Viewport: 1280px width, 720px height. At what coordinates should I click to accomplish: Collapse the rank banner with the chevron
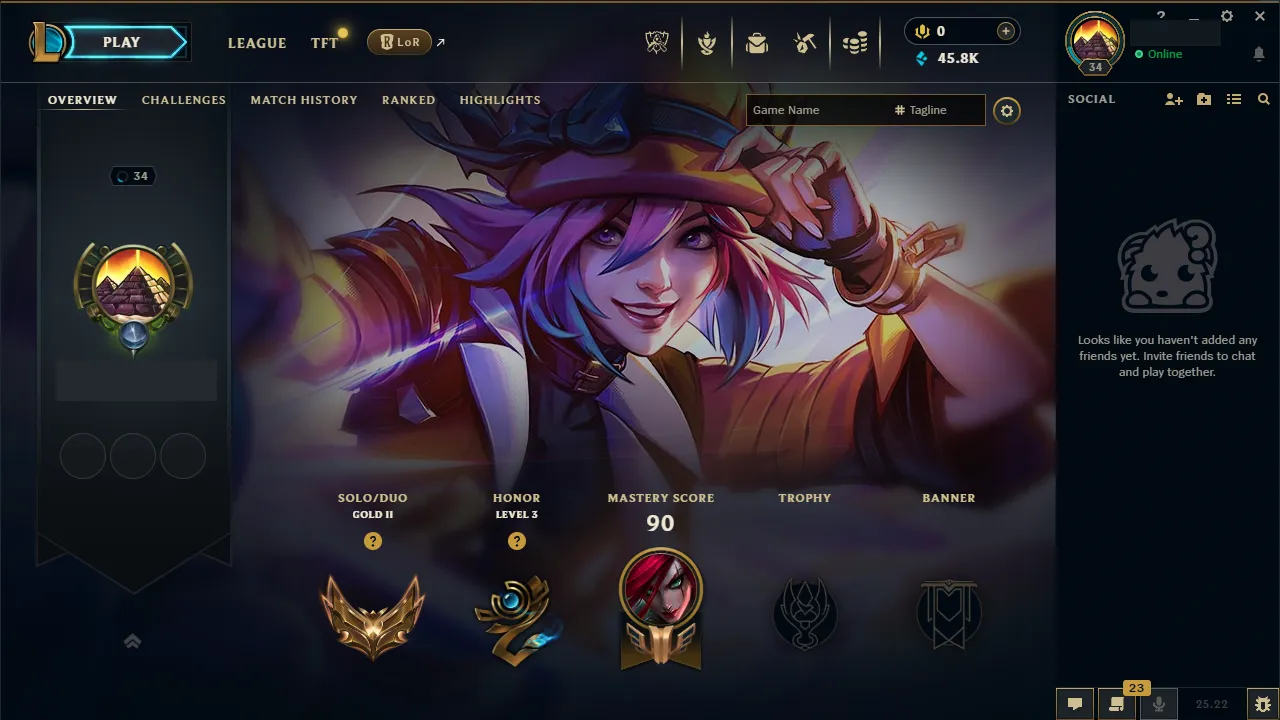pyautogui.click(x=133, y=641)
